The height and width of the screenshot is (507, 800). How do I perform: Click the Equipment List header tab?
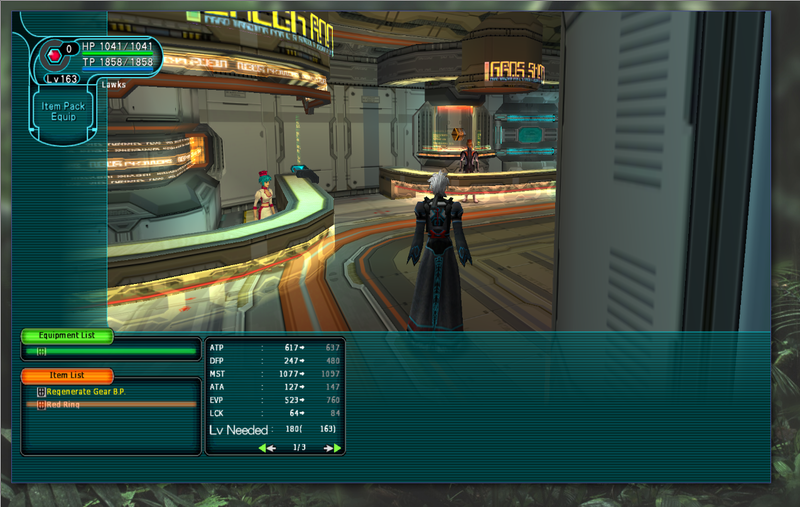pos(66,336)
